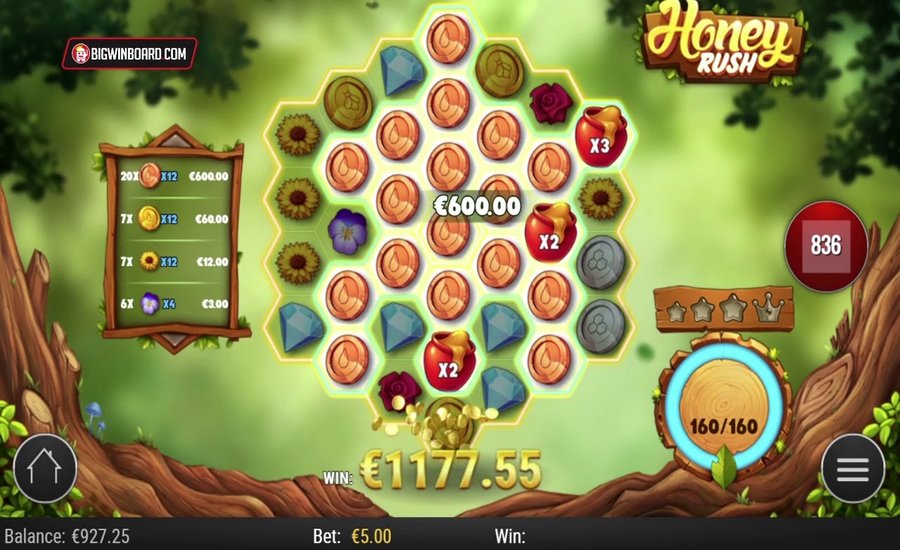Open the BigWinBoard.com watermark logo
This screenshot has height=550, width=900.
tap(130, 53)
